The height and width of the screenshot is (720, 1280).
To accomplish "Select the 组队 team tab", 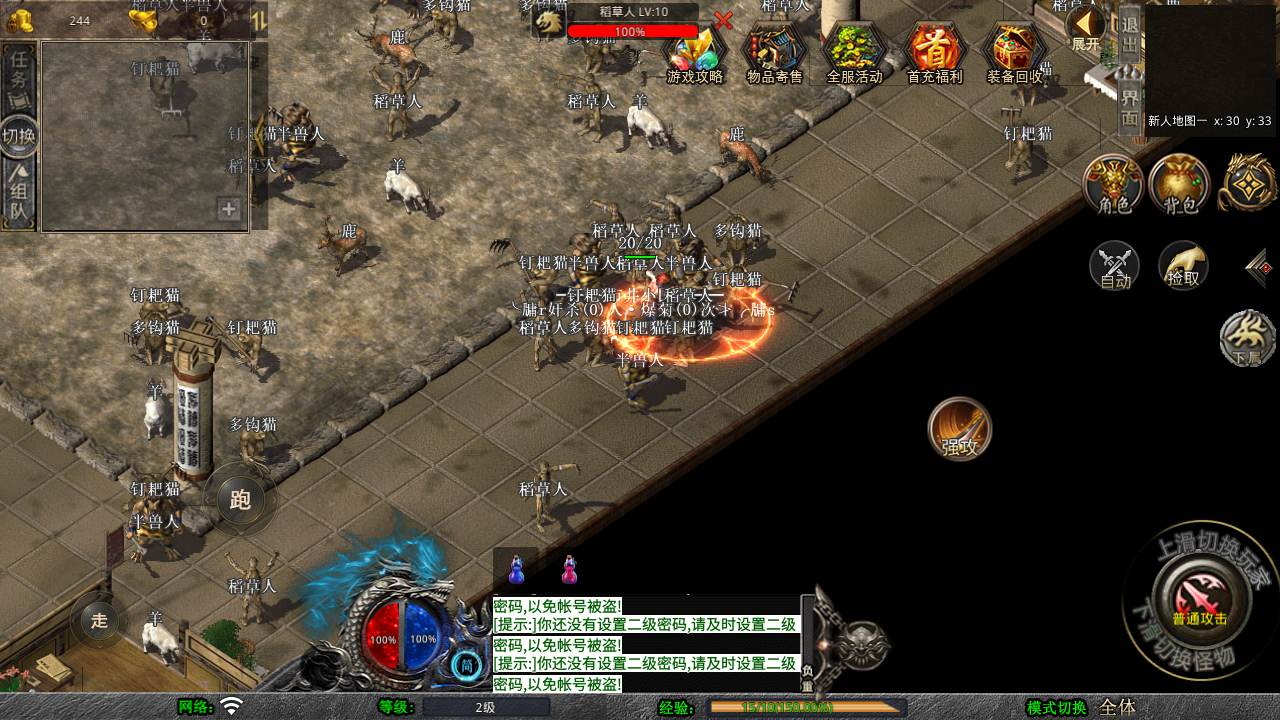I will tap(19, 194).
